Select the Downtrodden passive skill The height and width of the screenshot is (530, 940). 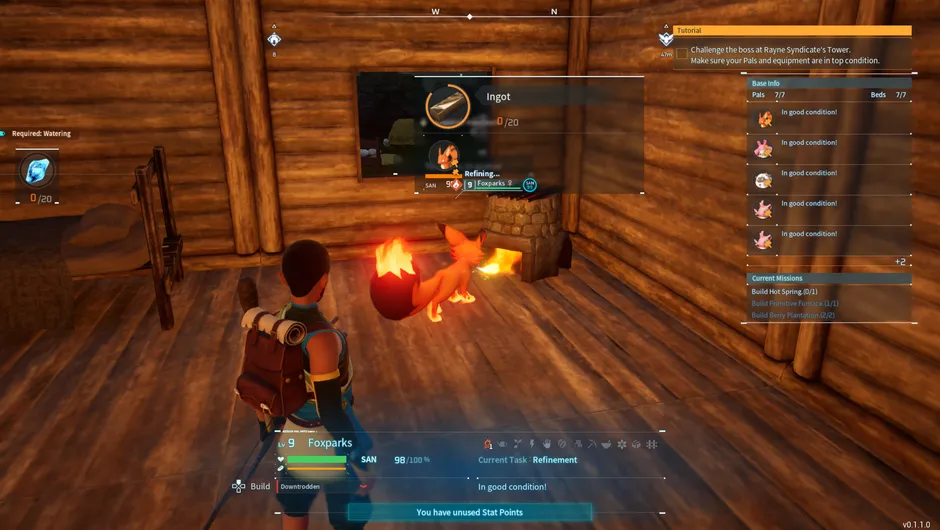[x=300, y=487]
